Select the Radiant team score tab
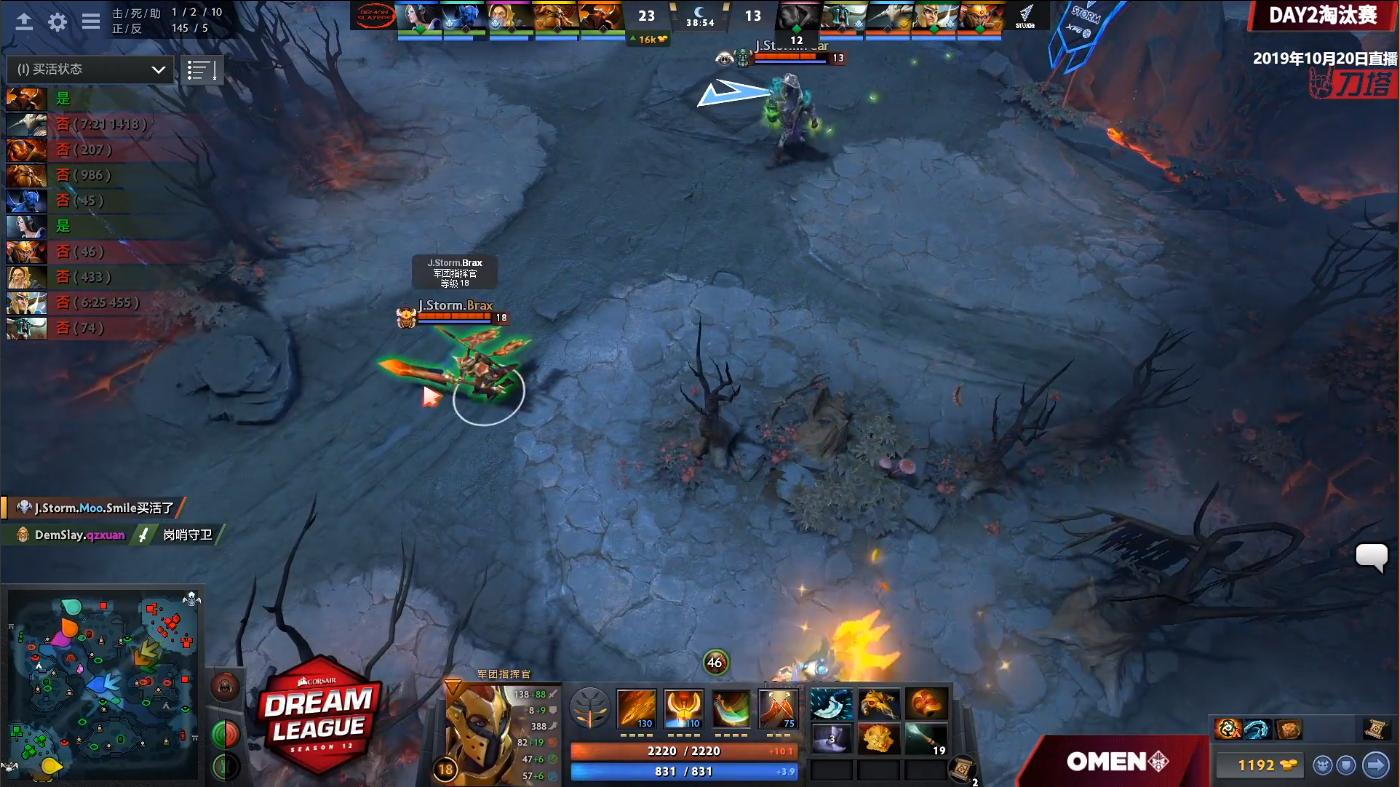 (646, 17)
